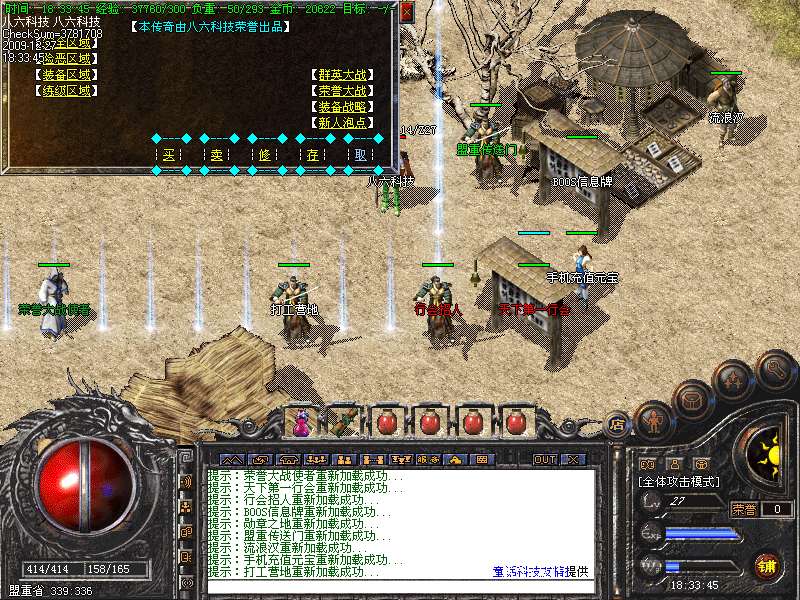Close chat with the X button
Image resolution: width=800 pixels, height=600 pixels.
(574, 459)
